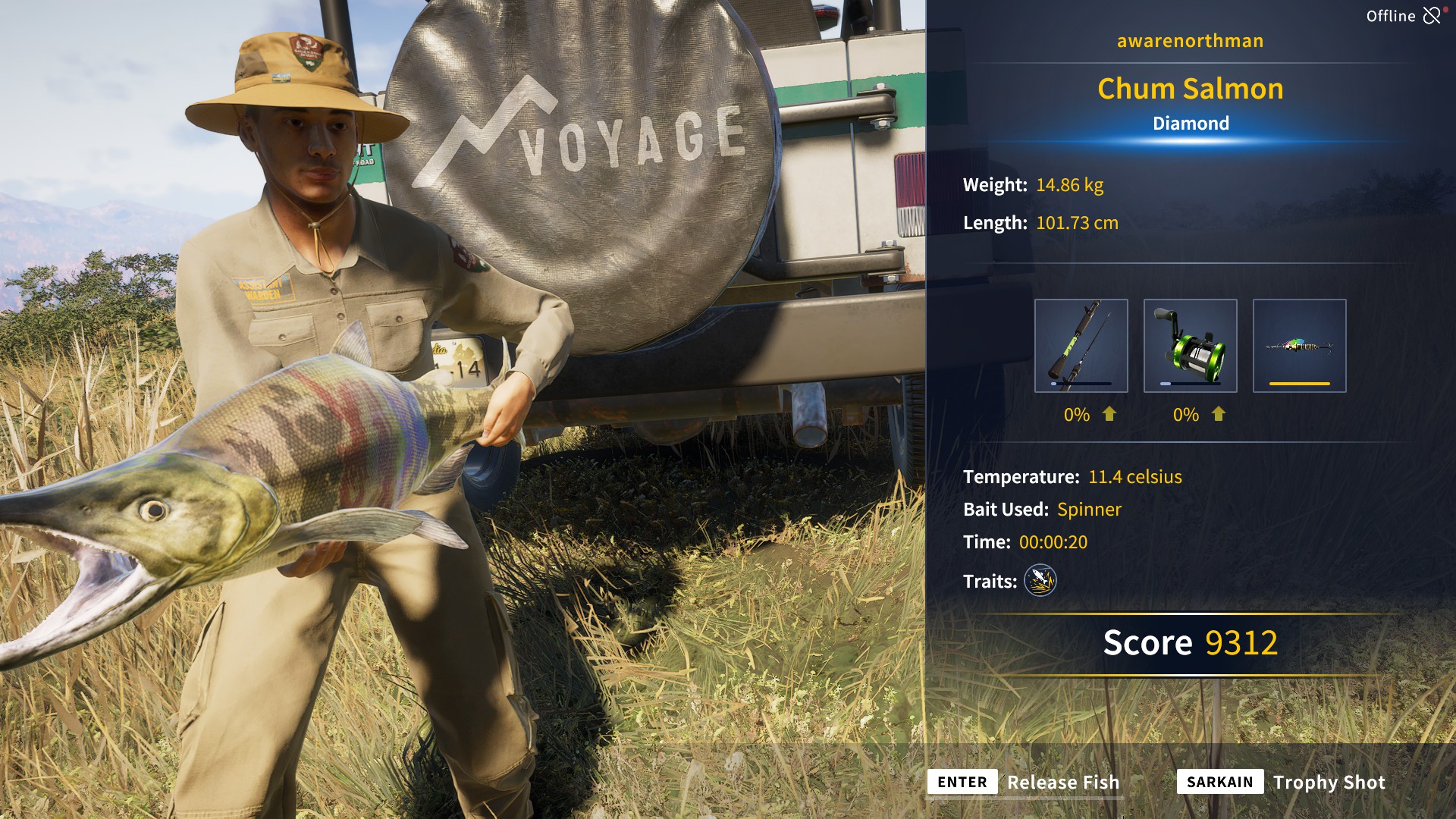Select the spinner lure slot
Screen dimensions: 1456x819
point(1299,346)
